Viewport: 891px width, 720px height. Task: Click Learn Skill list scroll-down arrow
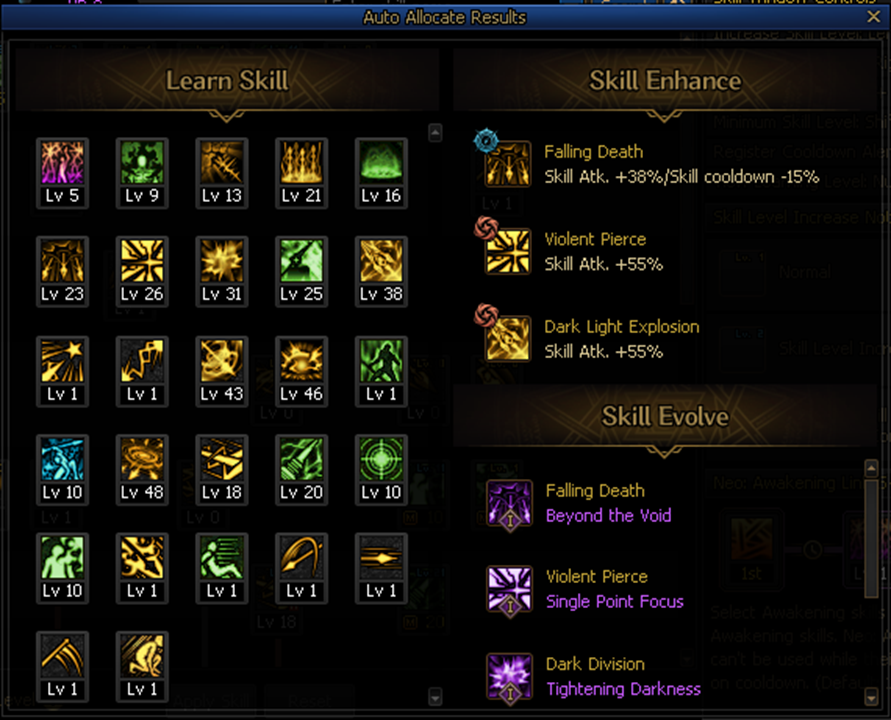[x=434, y=697]
